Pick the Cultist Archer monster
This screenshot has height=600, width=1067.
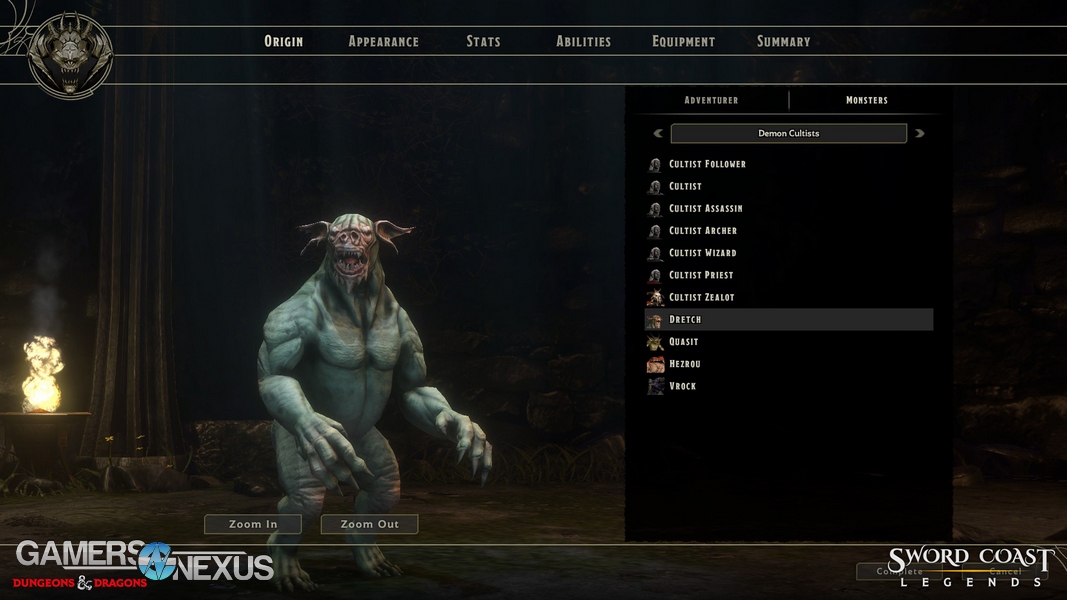tap(702, 231)
